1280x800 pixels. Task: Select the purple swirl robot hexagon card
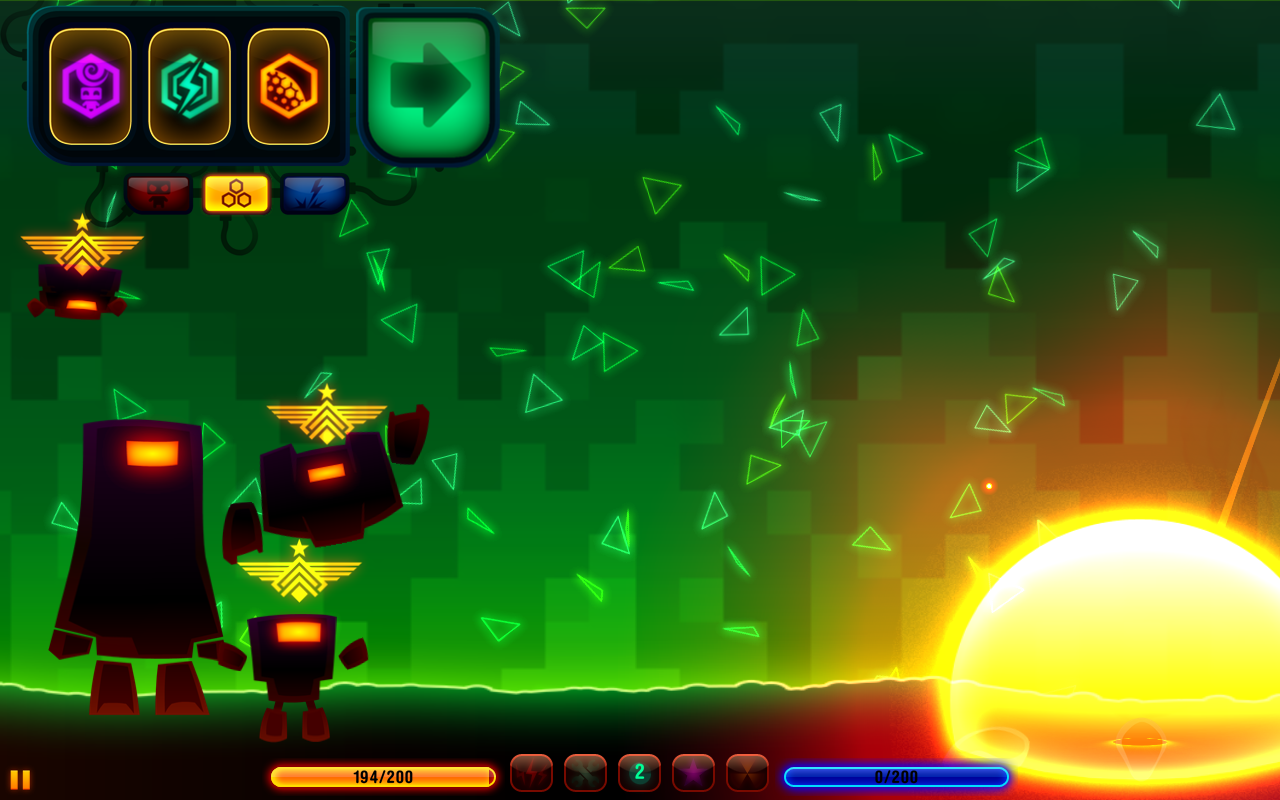[90, 86]
